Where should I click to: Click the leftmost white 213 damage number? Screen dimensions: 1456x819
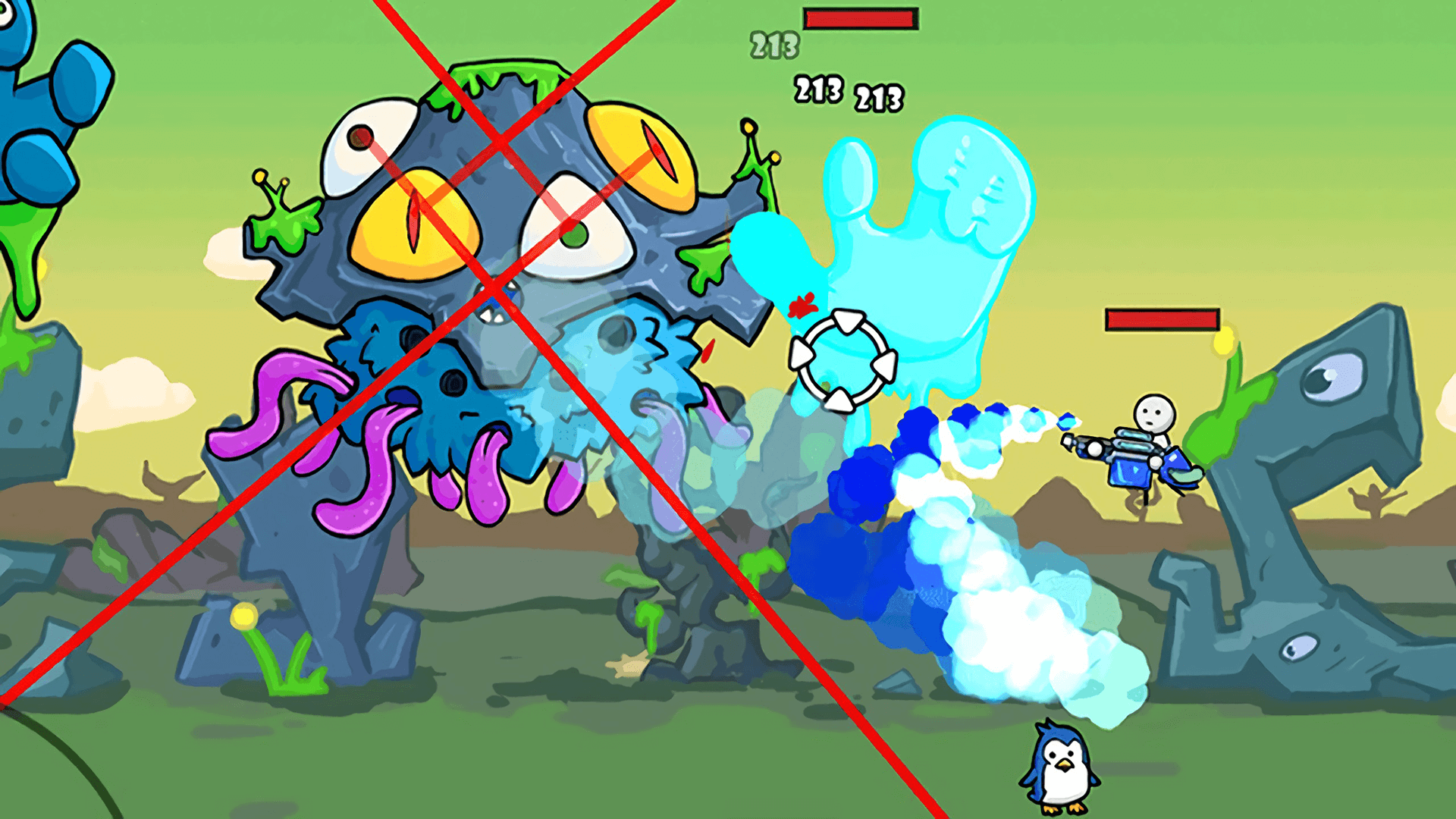(817, 91)
